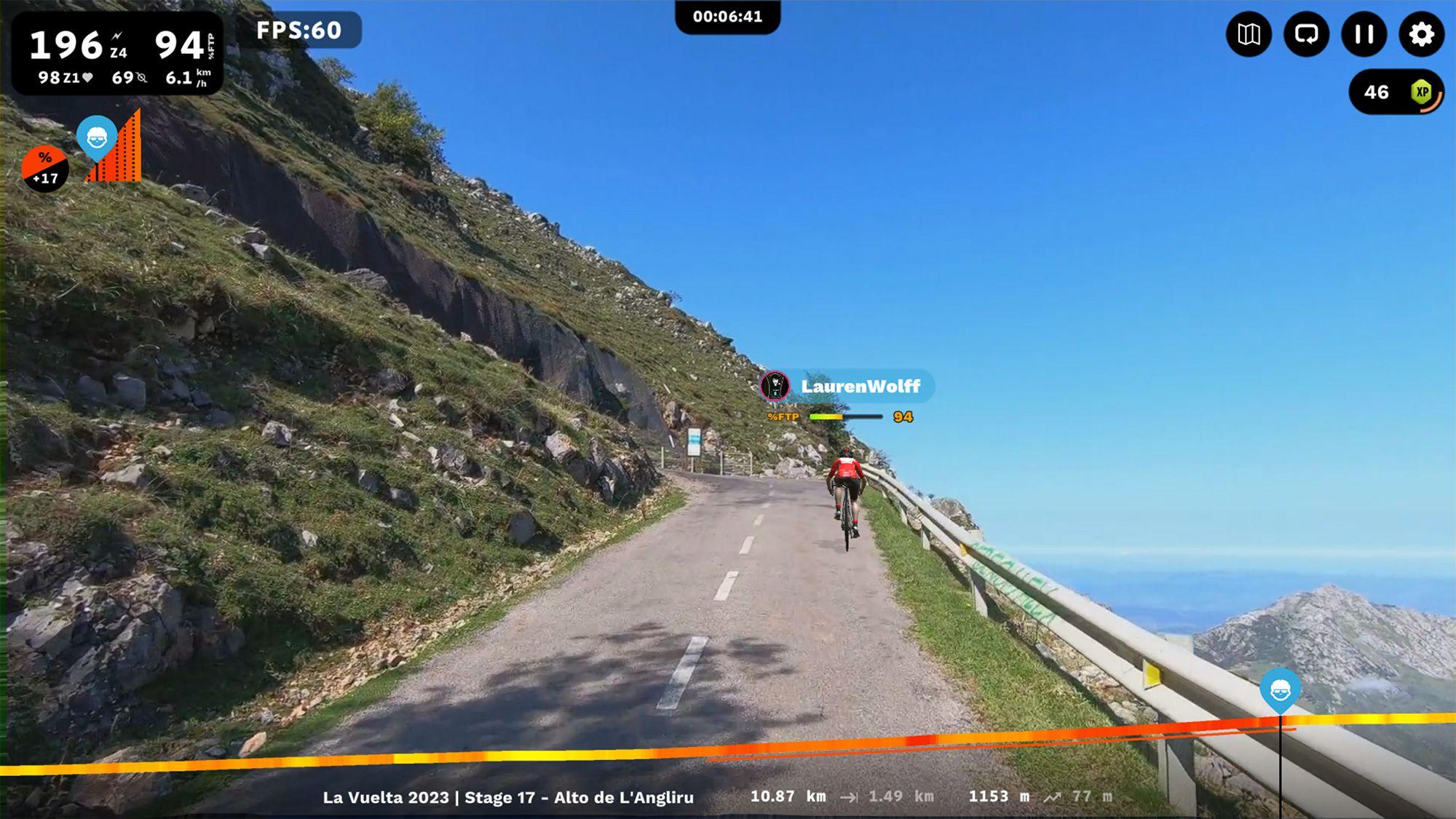The image size is (1456, 819).
Task: Pause the current ride
Action: coord(1363,35)
